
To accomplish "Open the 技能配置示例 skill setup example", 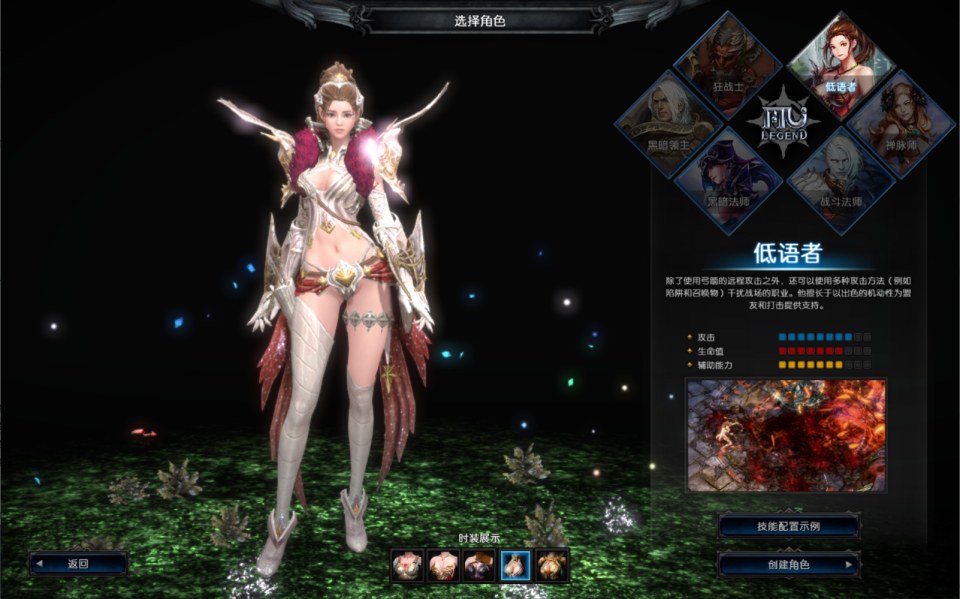I will pos(788,526).
